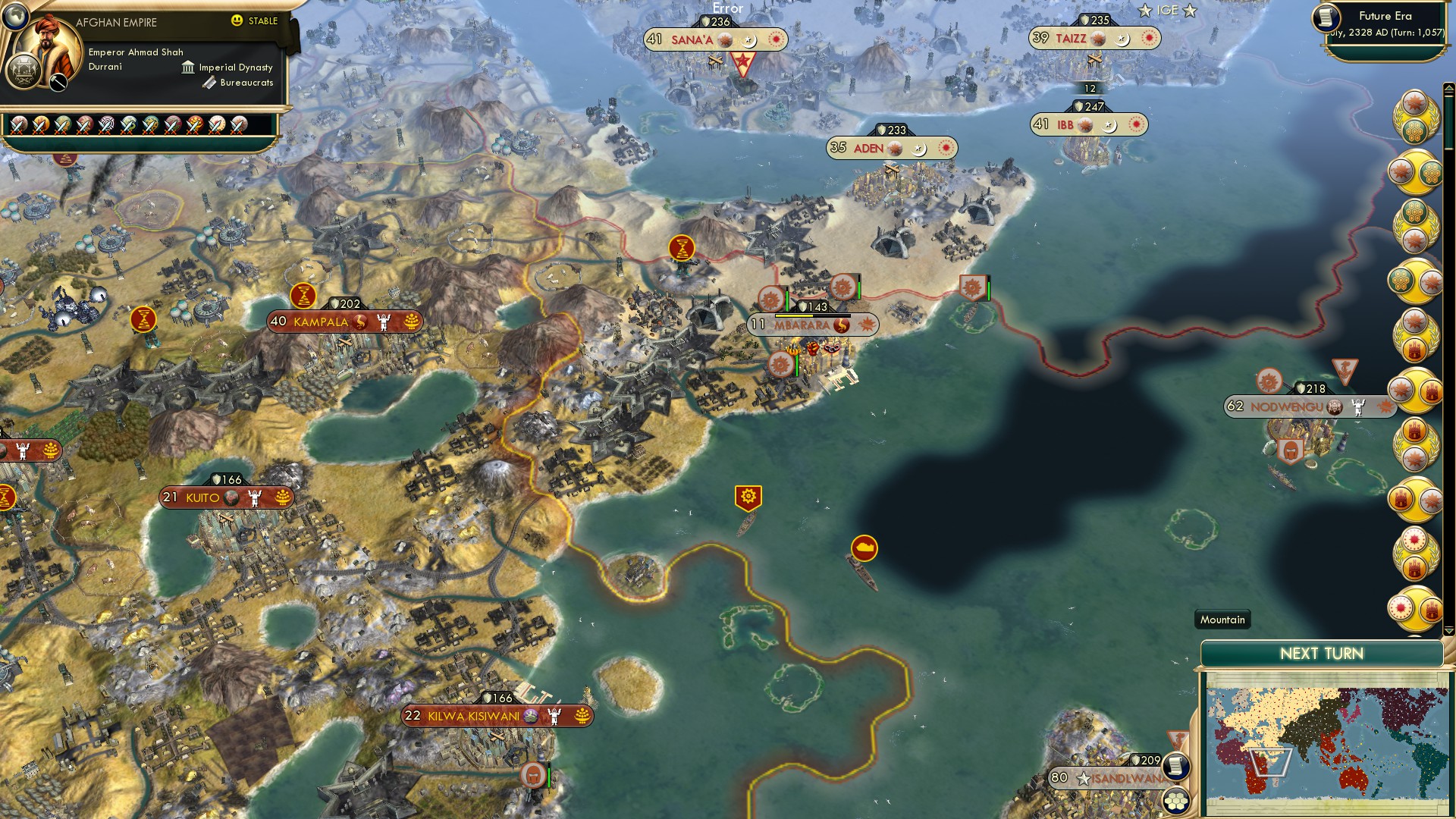Screen dimensions: 1456x819
Task: Click the minimap in the bottom-right corner
Action: pos(1331,743)
